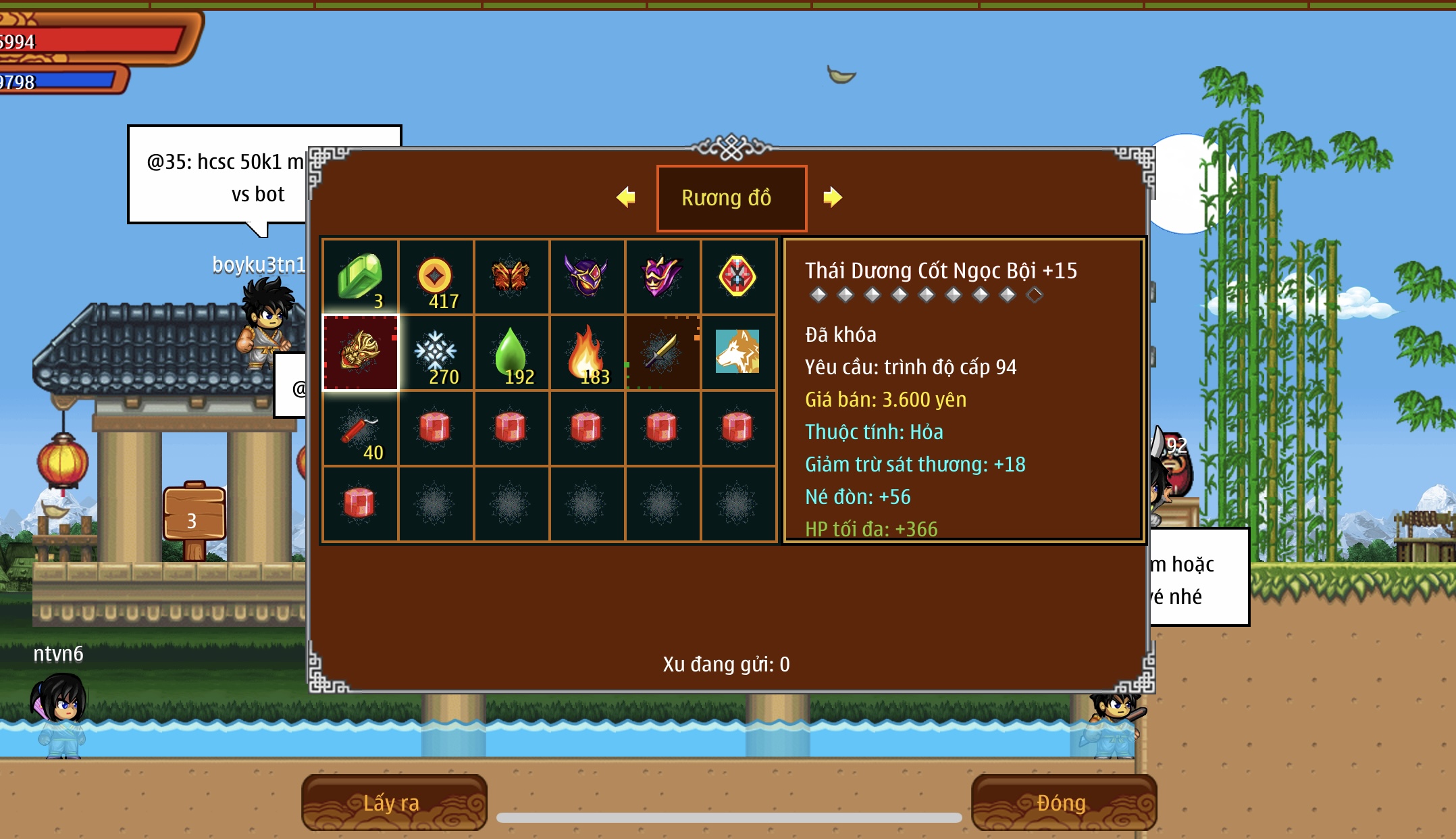Go to next tab with right arrow
Screen dimensions: 1456x839
832,197
